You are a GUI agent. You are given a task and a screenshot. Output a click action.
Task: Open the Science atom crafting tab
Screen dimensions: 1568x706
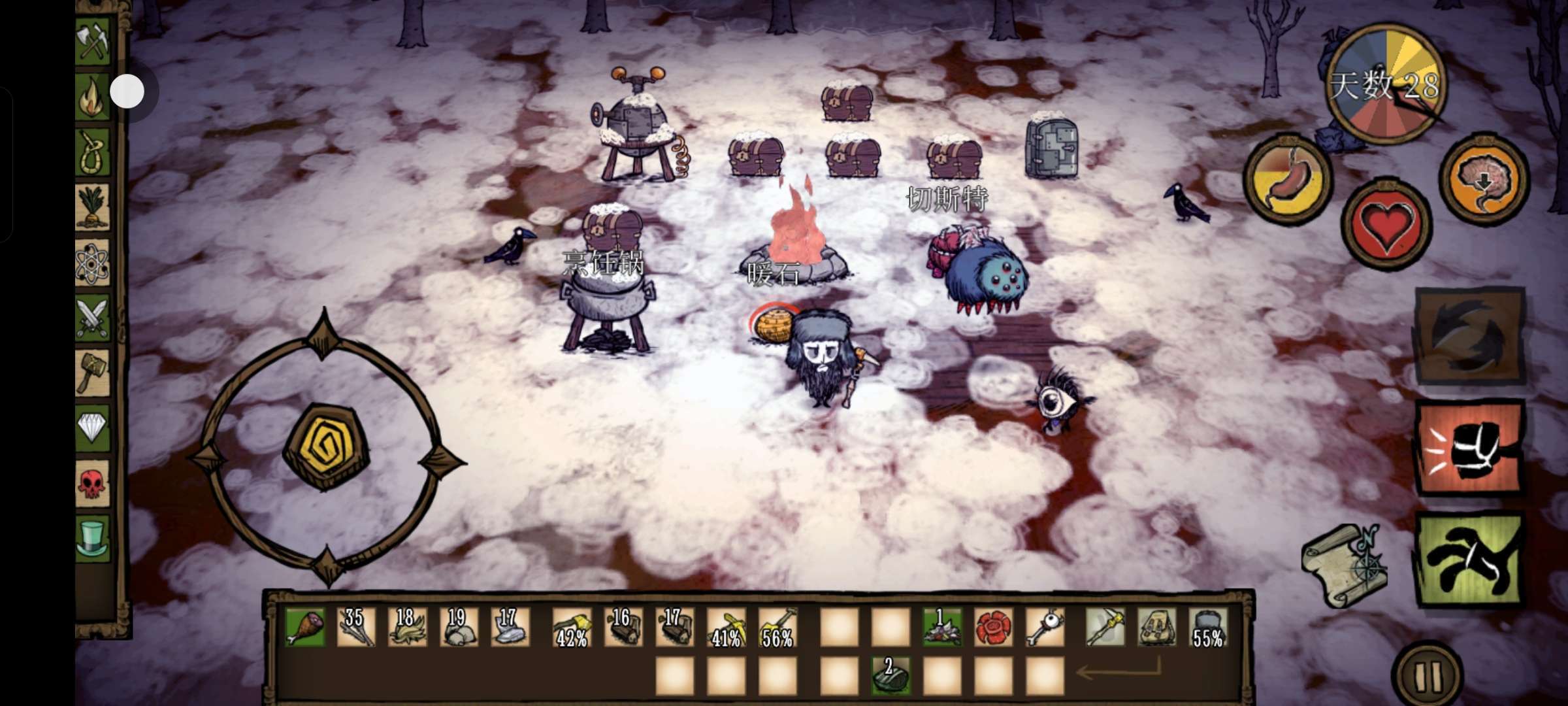pos(93,263)
